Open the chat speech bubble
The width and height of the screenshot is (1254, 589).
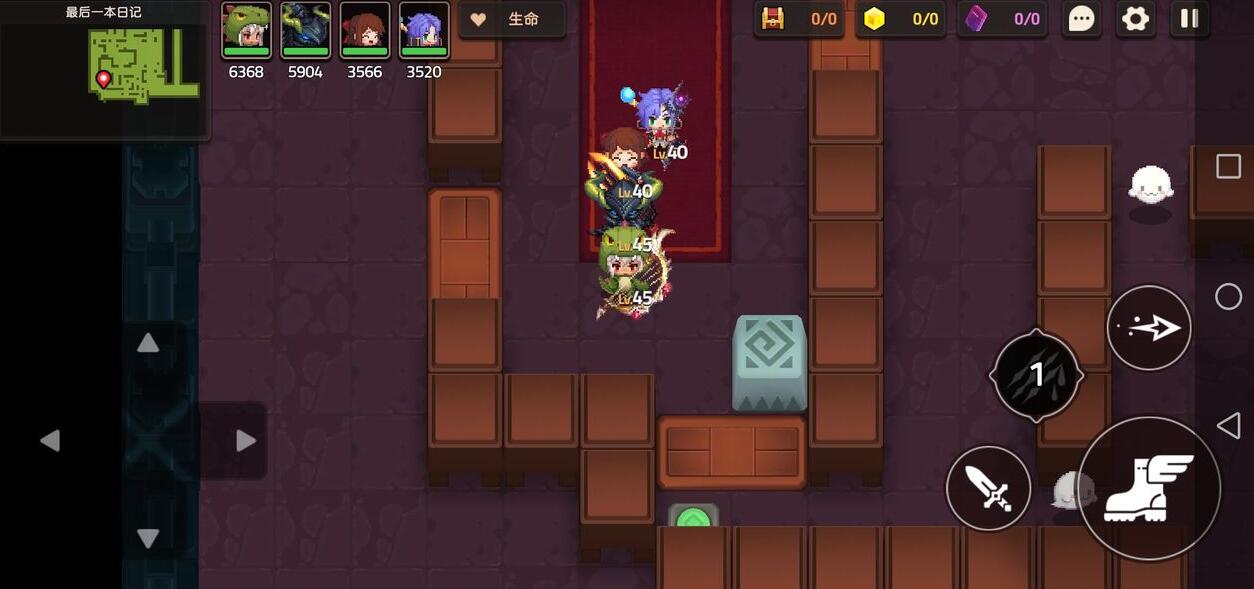(x=1081, y=19)
